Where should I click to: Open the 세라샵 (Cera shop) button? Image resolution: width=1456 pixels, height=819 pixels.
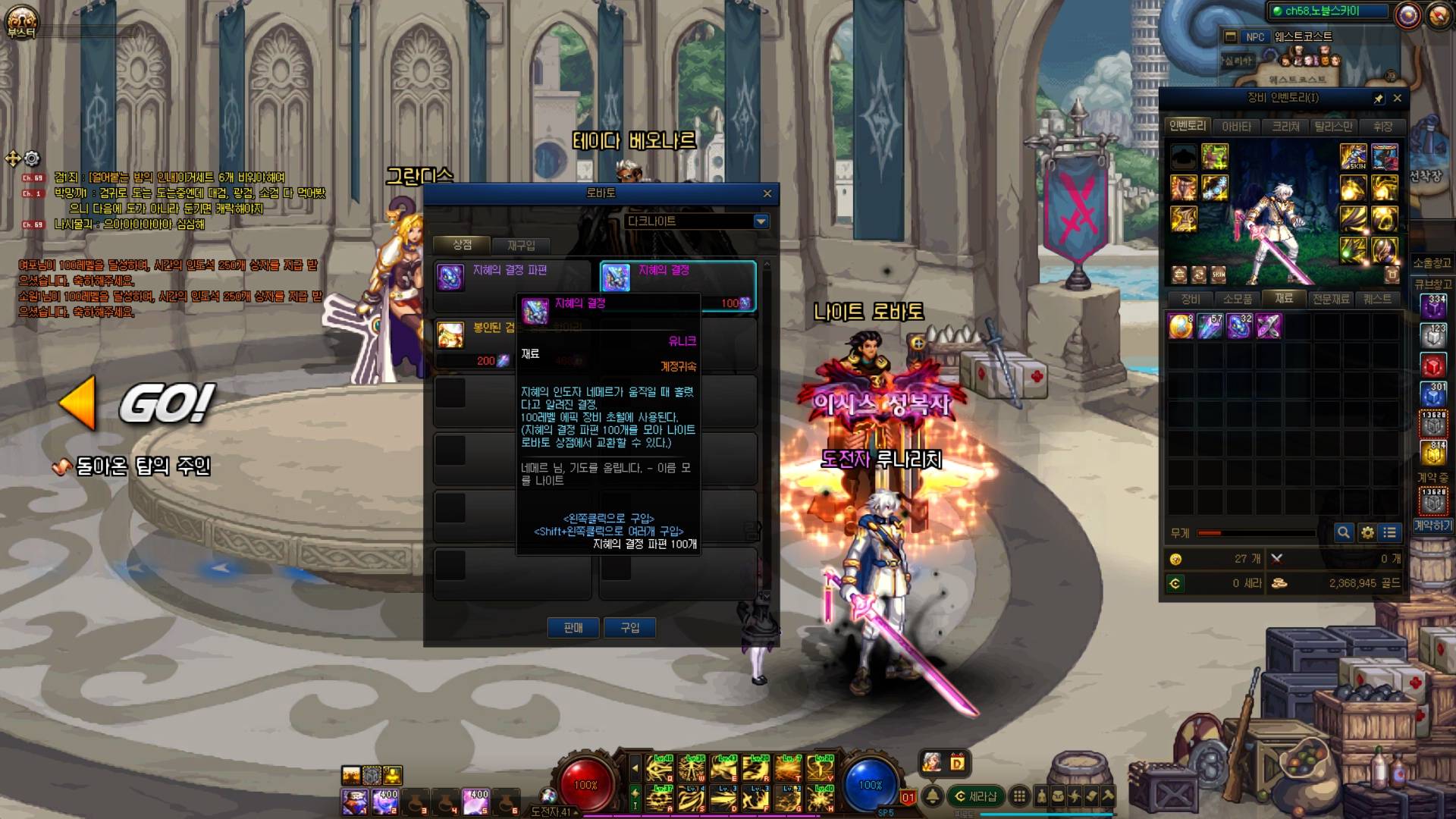click(976, 796)
